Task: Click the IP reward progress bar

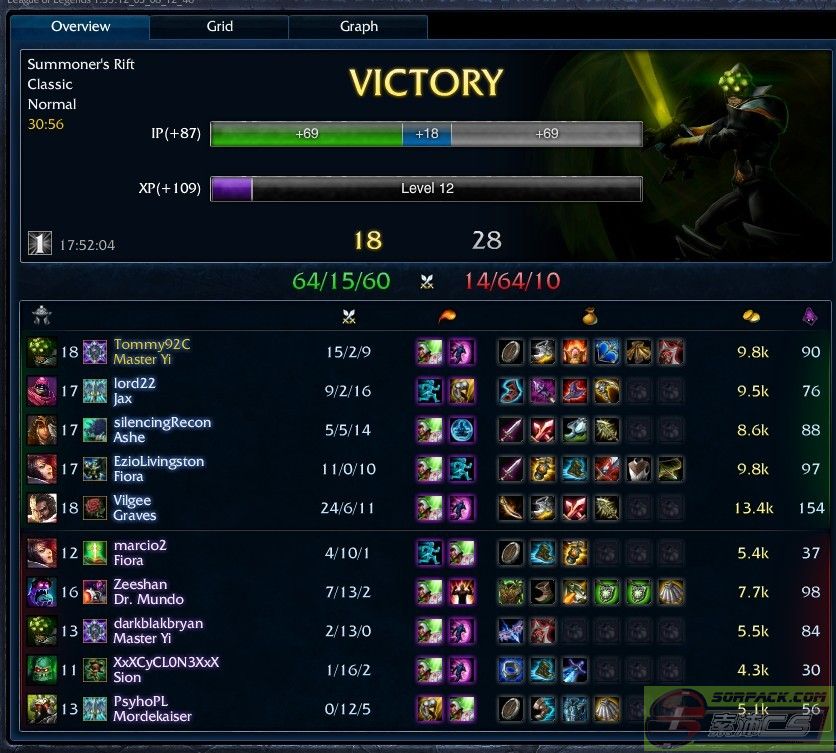Action: tap(426, 134)
